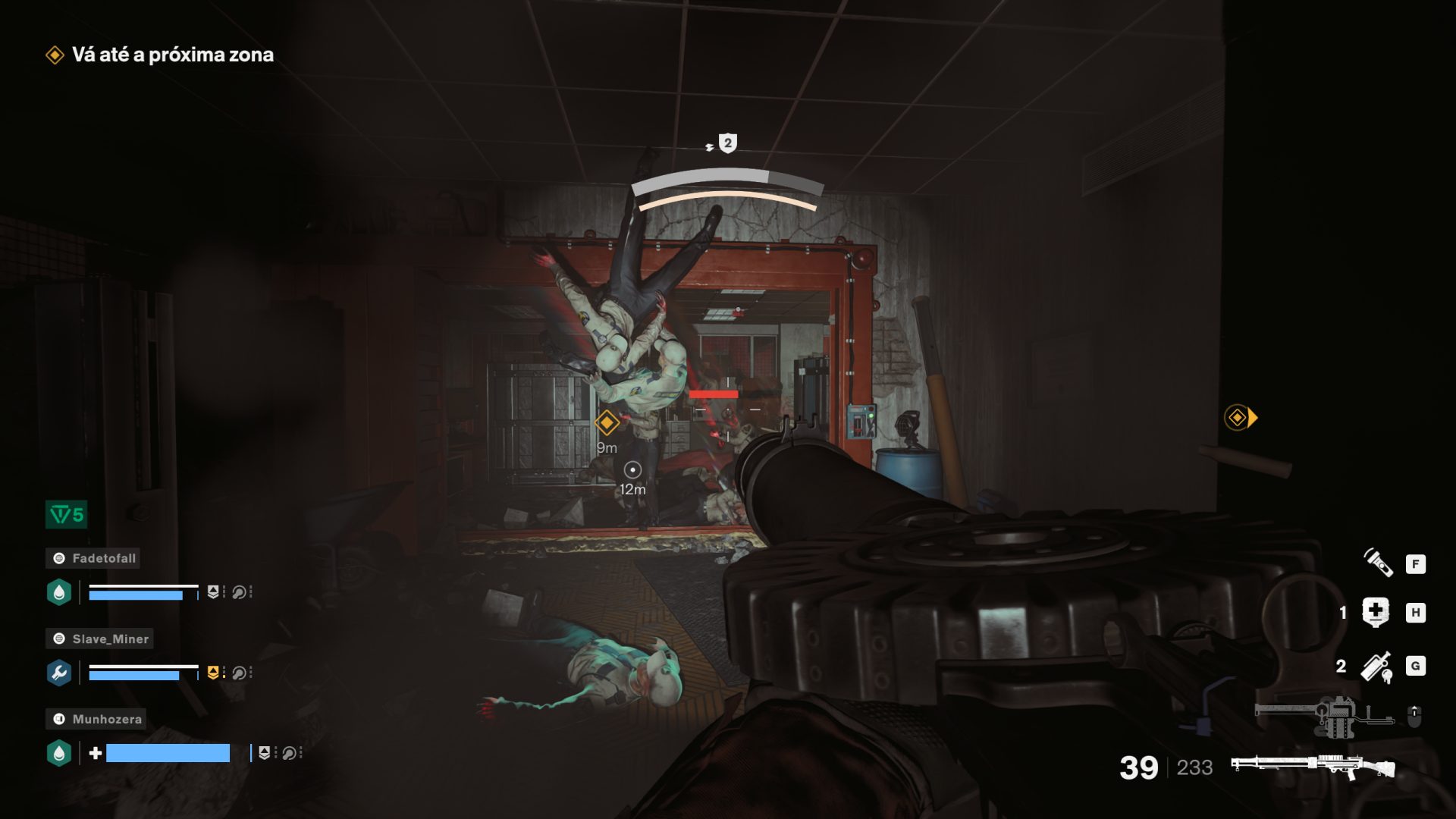
Task: Select the Slave_Miner squad nameplate
Action: 99,639
